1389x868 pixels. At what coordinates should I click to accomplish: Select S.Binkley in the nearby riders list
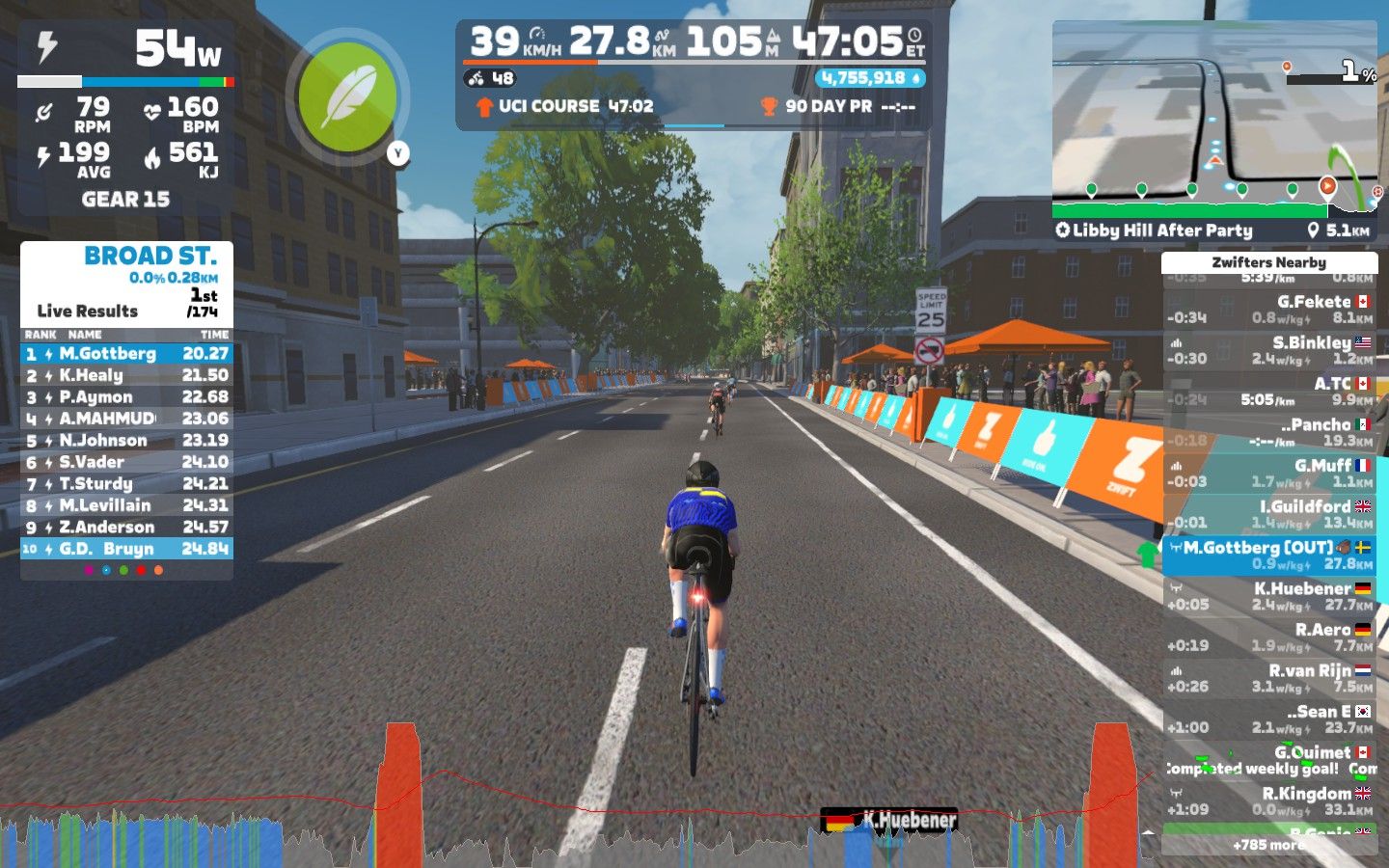pos(1268,350)
